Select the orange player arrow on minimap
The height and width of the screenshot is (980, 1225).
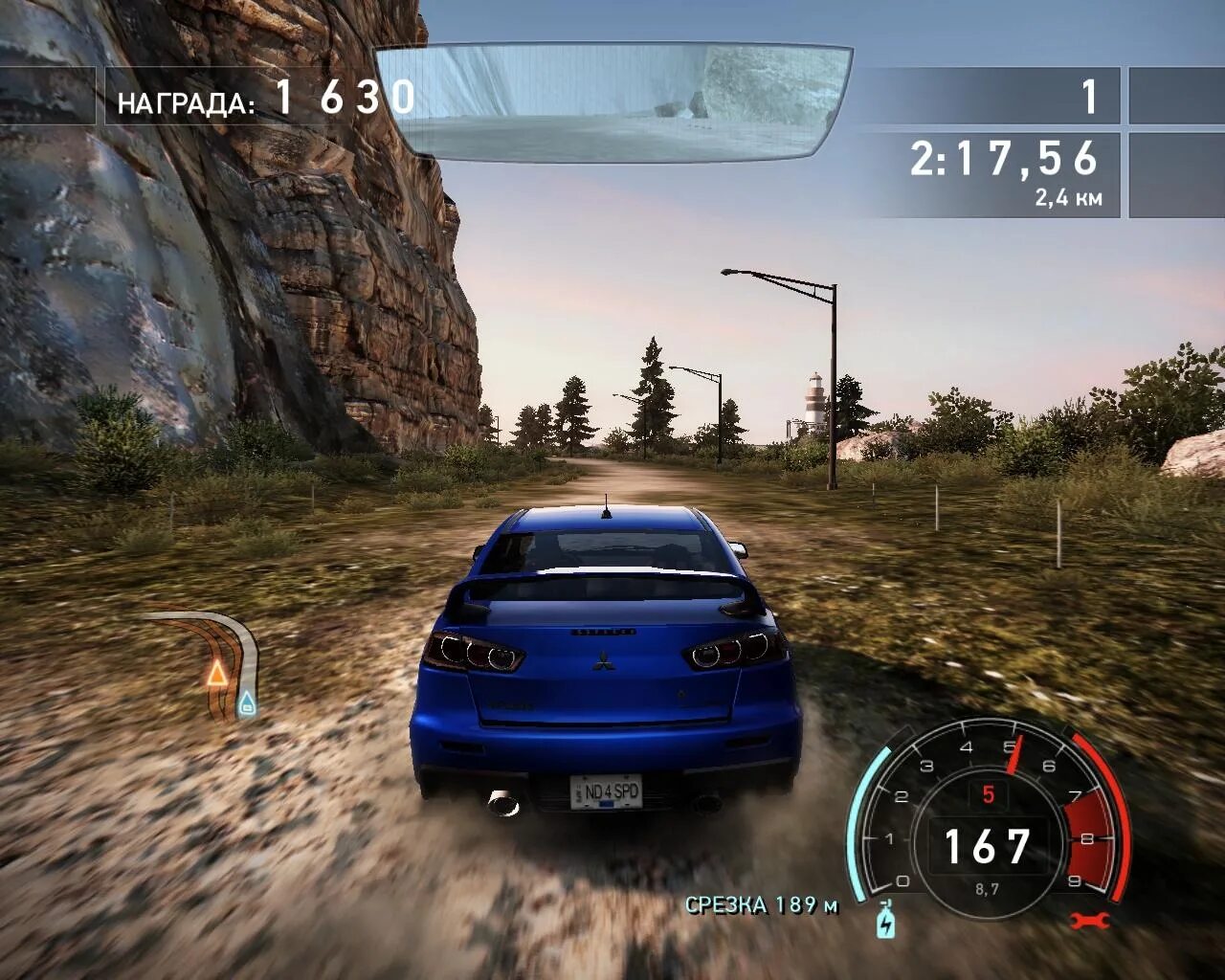pyautogui.click(x=217, y=673)
